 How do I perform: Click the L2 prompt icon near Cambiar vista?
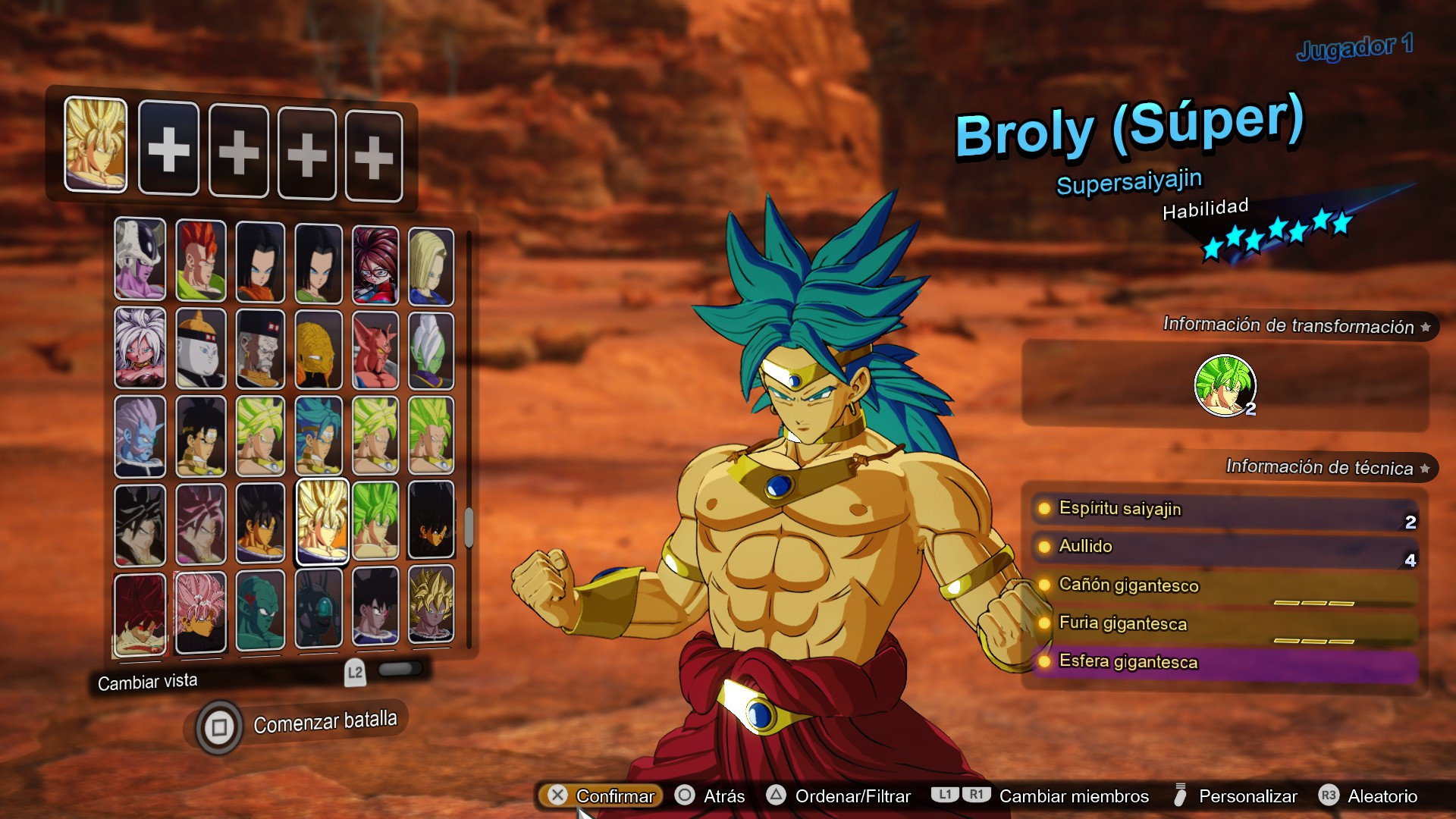click(x=354, y=672)
